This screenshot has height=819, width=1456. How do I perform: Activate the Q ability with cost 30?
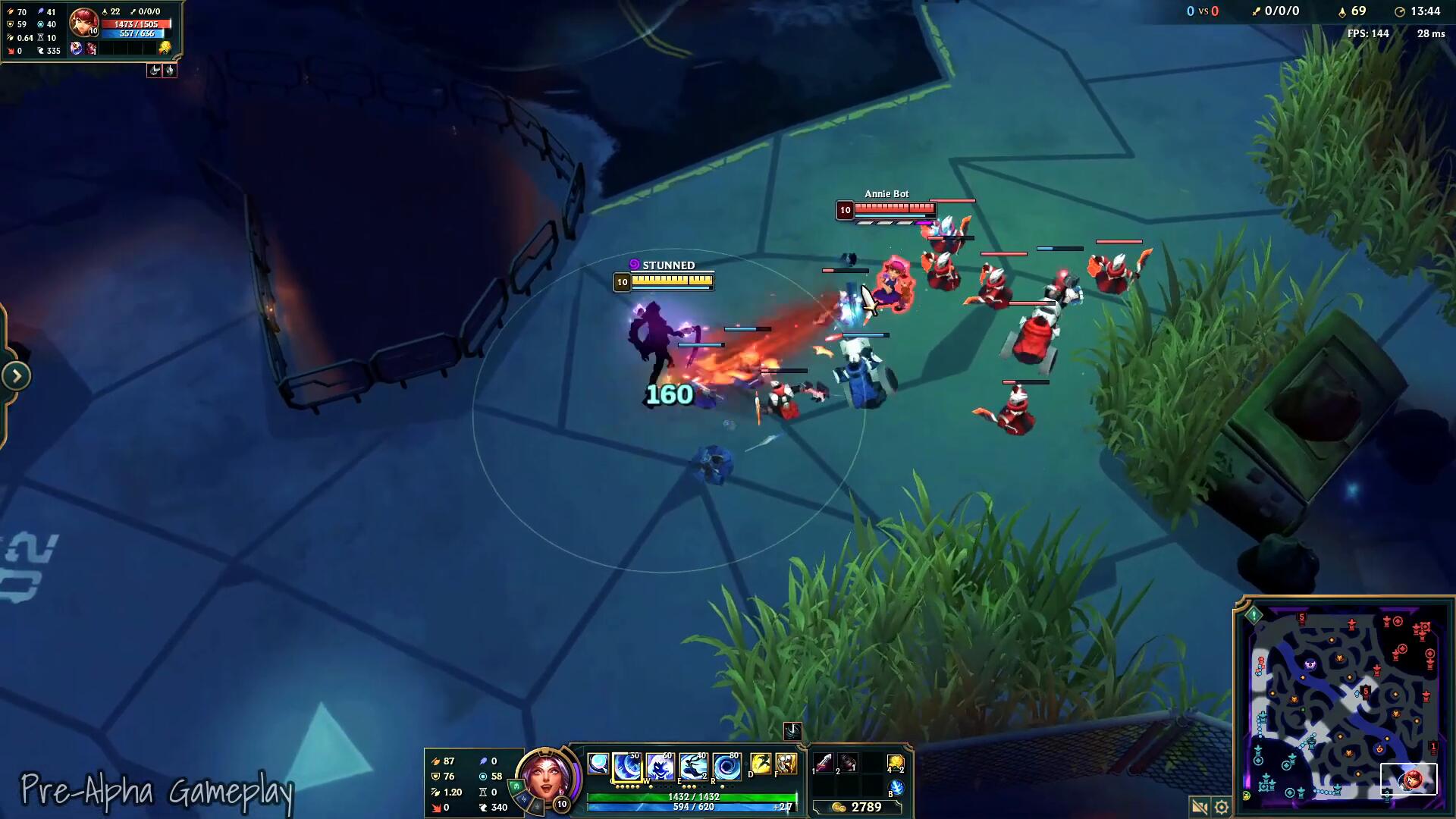(x=627, y=767)
